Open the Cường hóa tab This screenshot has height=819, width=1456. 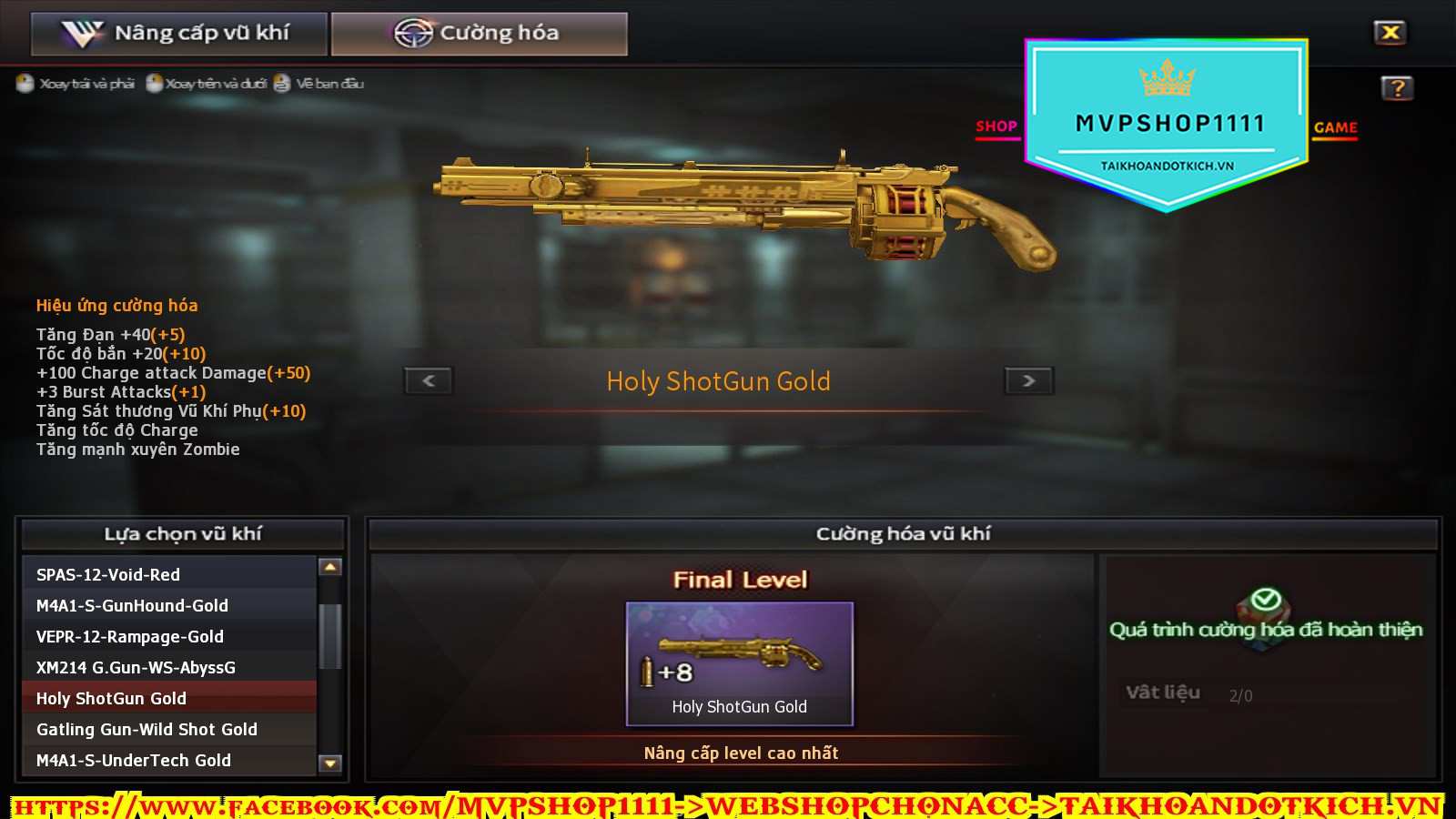tap(479, 34)
